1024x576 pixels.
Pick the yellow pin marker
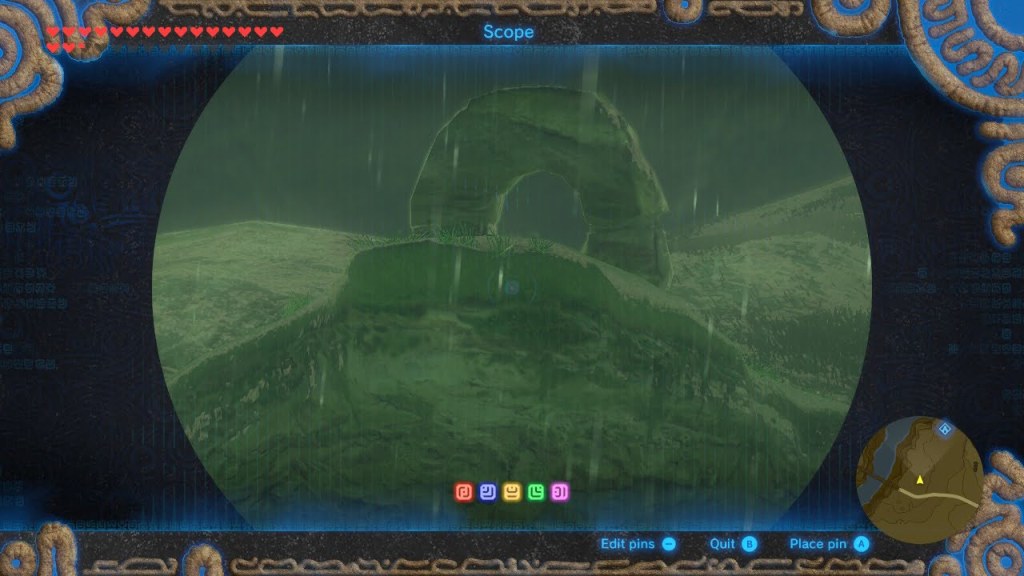point(511,492)
